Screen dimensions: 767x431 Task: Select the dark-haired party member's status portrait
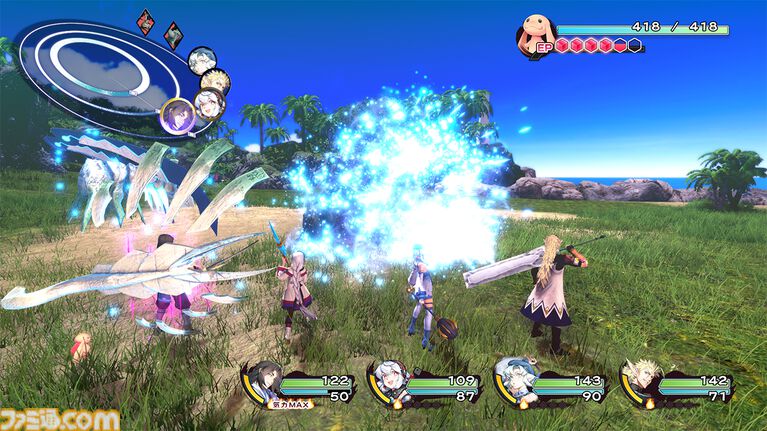click(266, 381)
